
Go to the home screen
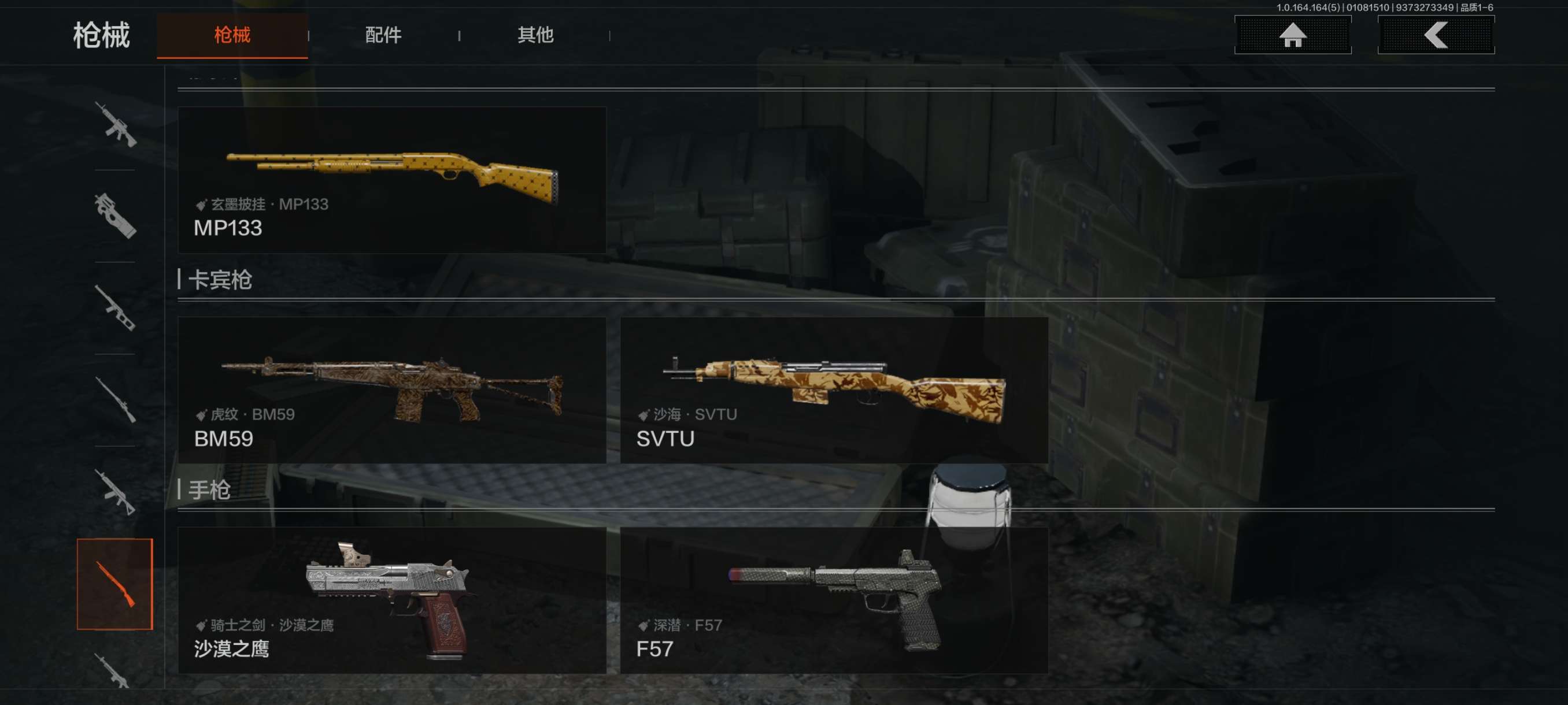pyautogui.click(x=1292, y=35)
